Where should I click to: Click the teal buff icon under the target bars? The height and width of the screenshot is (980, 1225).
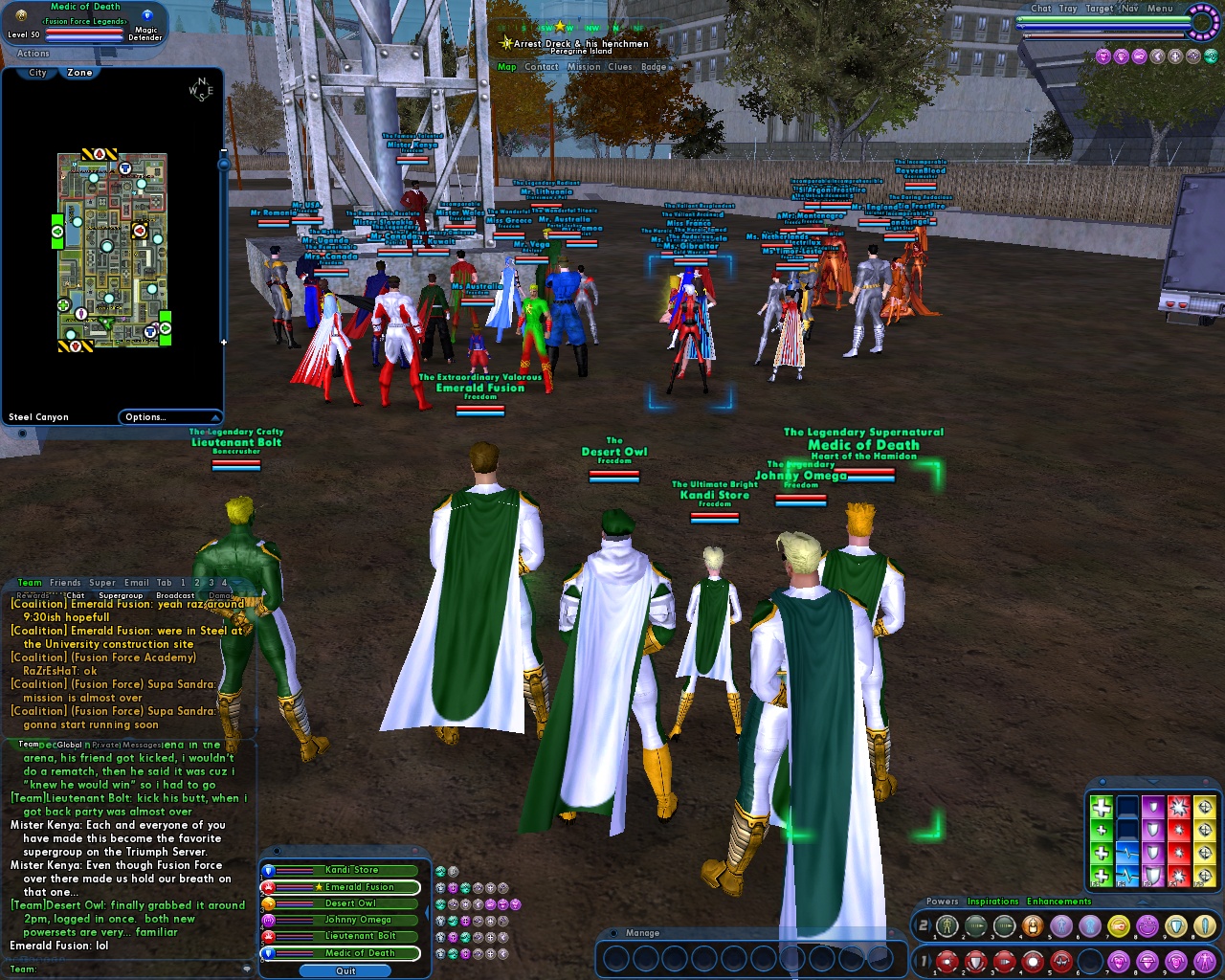(1210, 55)
